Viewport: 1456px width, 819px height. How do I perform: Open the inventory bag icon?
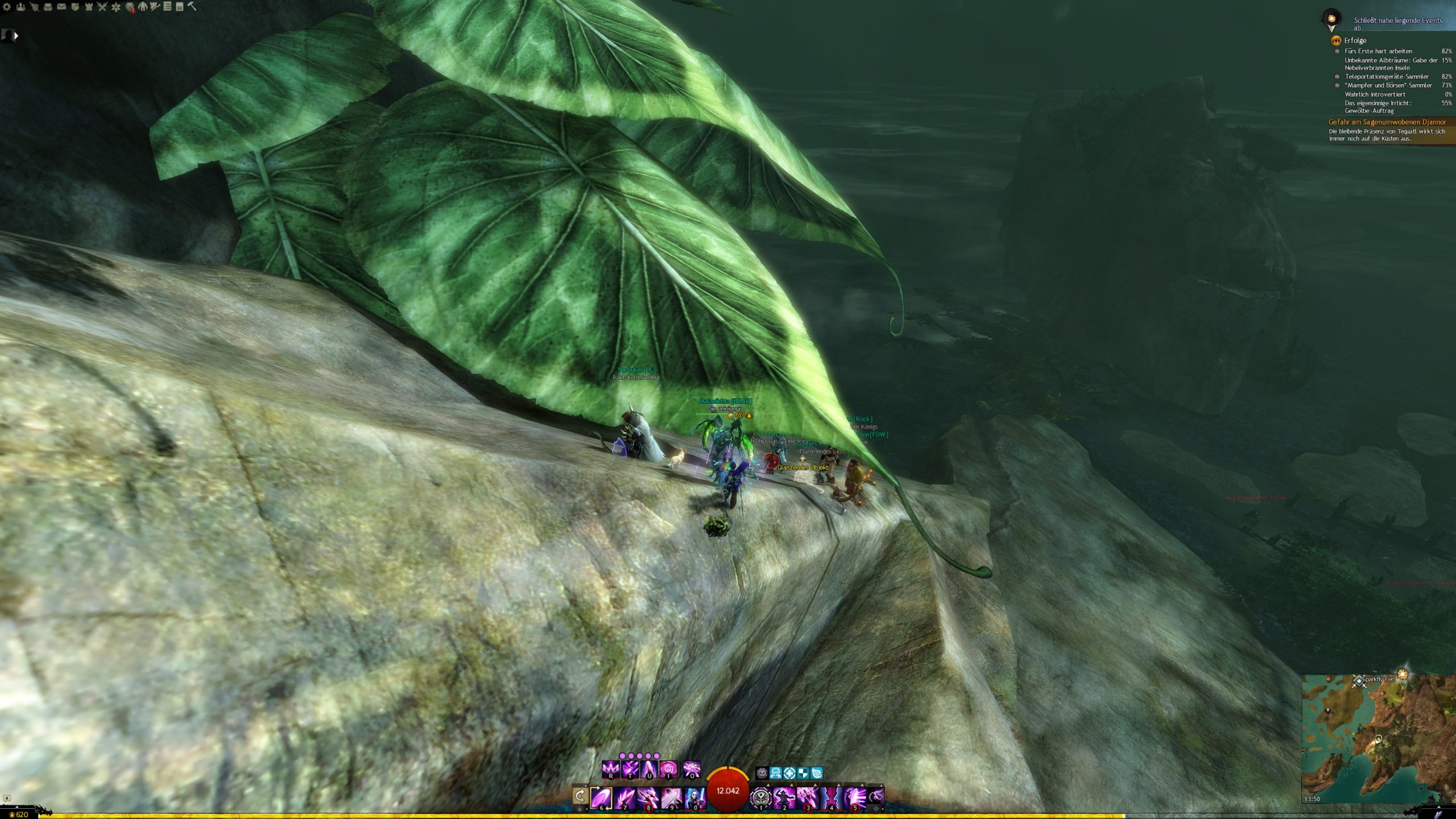point(48,7)
